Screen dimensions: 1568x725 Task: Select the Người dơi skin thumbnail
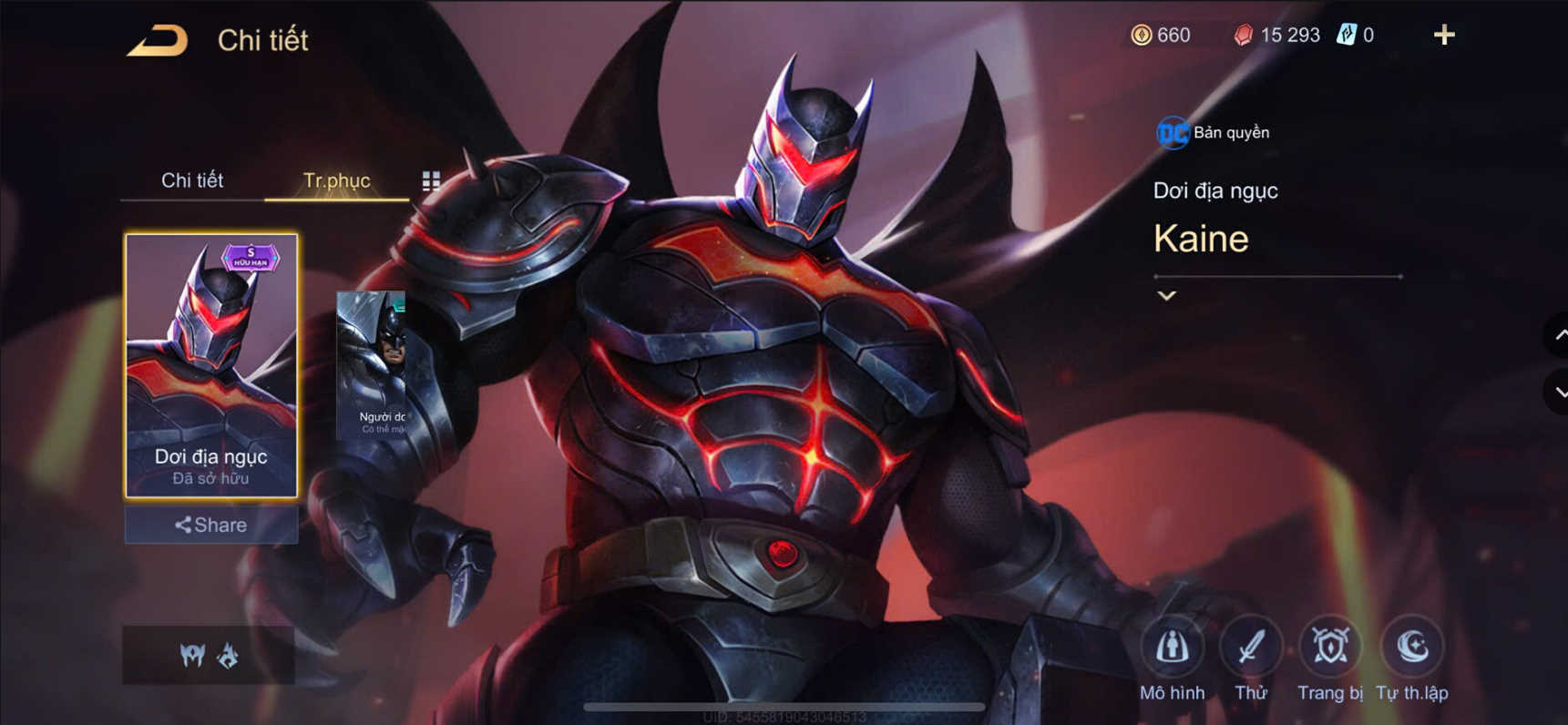(384, 364)
